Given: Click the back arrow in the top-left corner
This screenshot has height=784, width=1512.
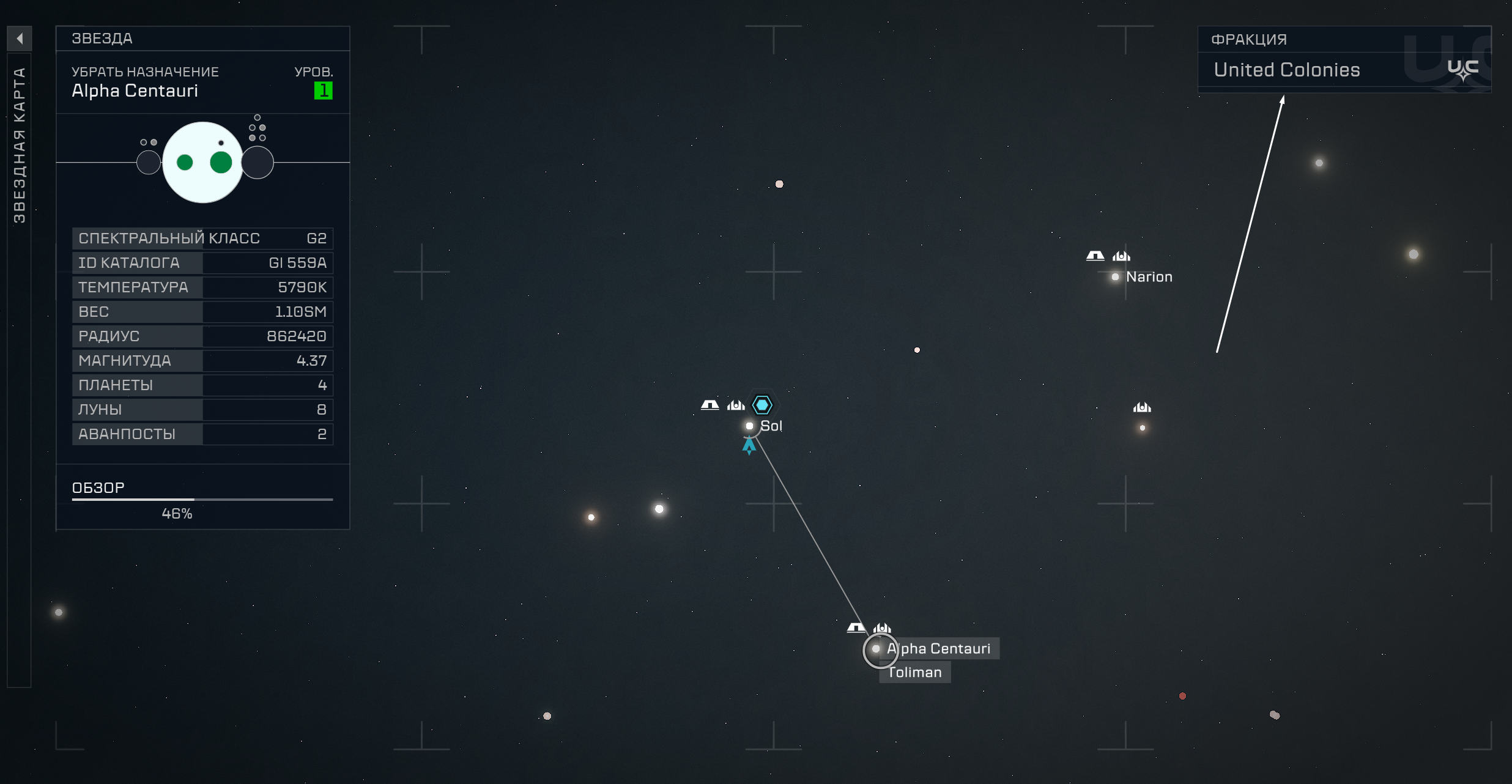Looking at the screenshot, I should coord(20,39).
